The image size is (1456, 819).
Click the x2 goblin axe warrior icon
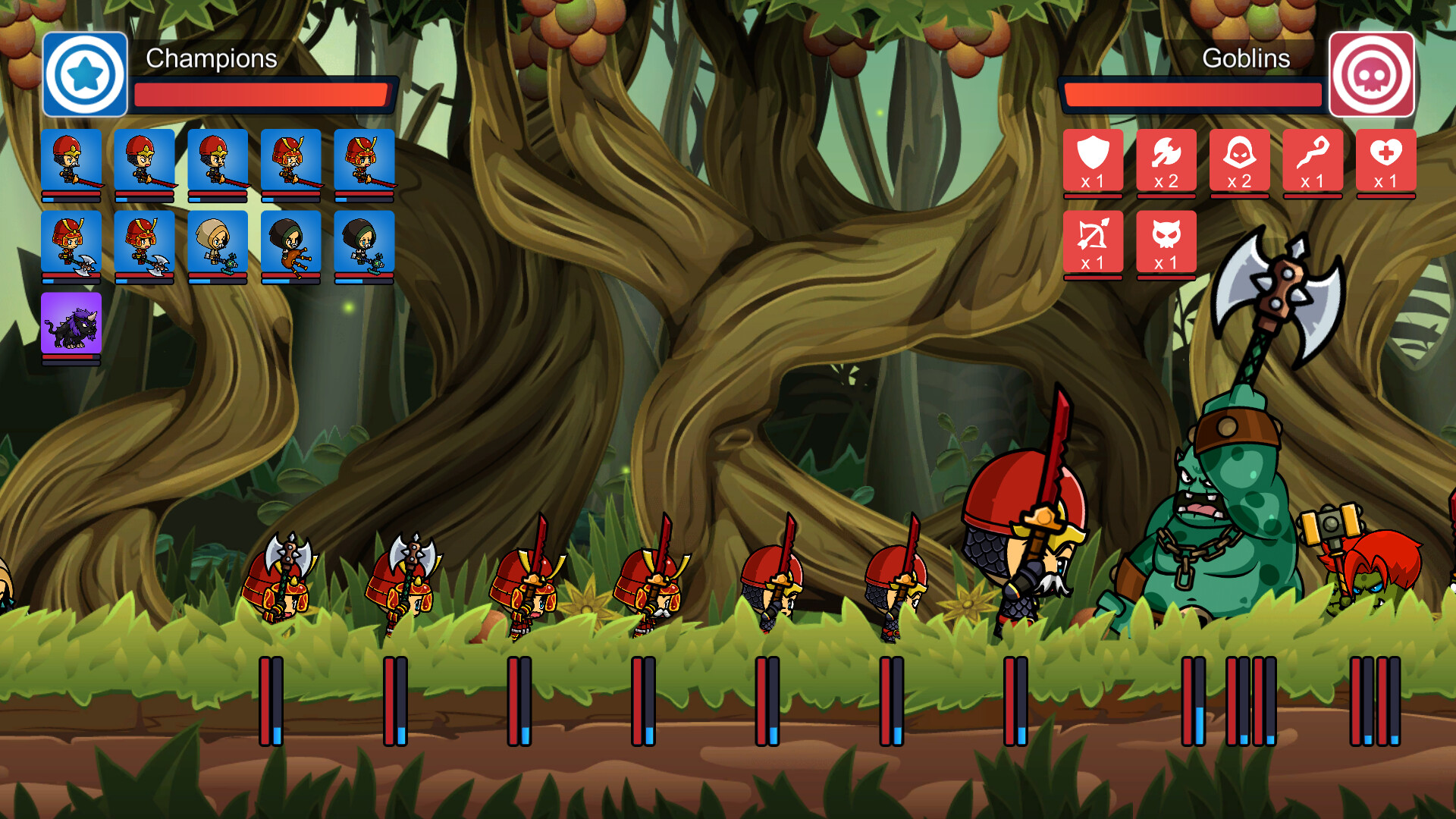tap(1166, 161)
